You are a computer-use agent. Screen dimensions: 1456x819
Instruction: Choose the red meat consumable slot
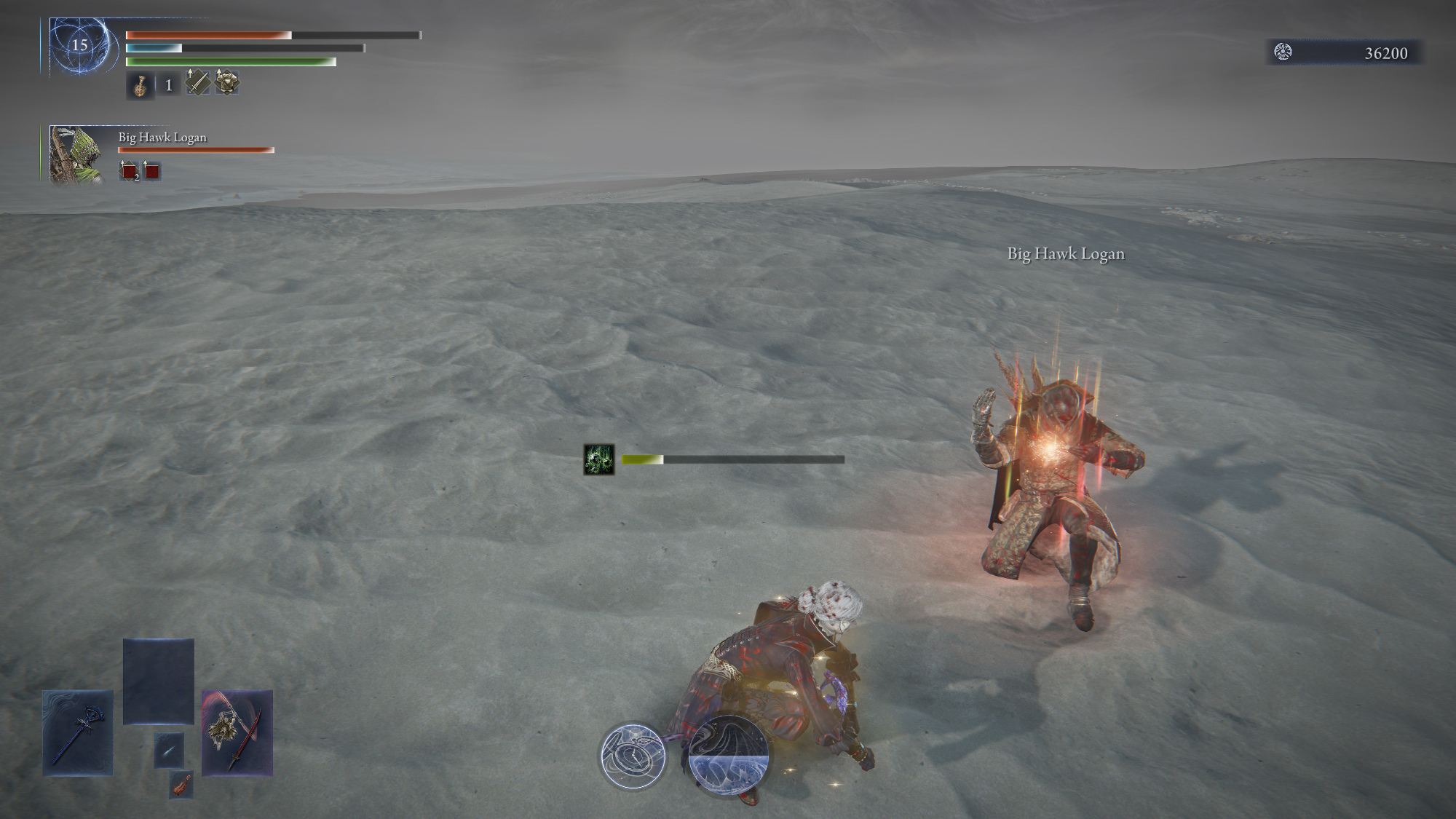(181, 785)
